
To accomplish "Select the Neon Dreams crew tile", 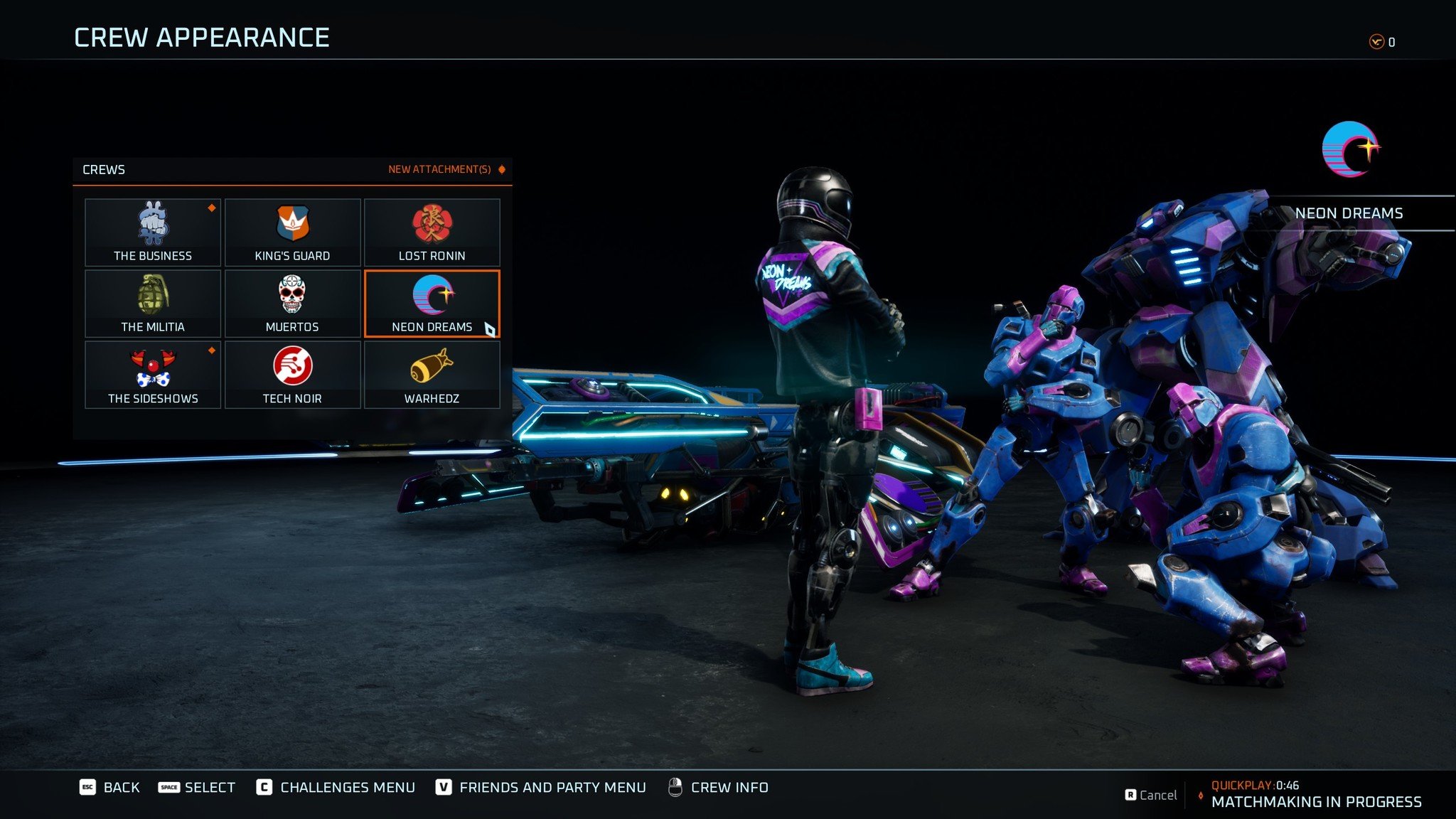I will pyautogui.click(x=432, y=304).
